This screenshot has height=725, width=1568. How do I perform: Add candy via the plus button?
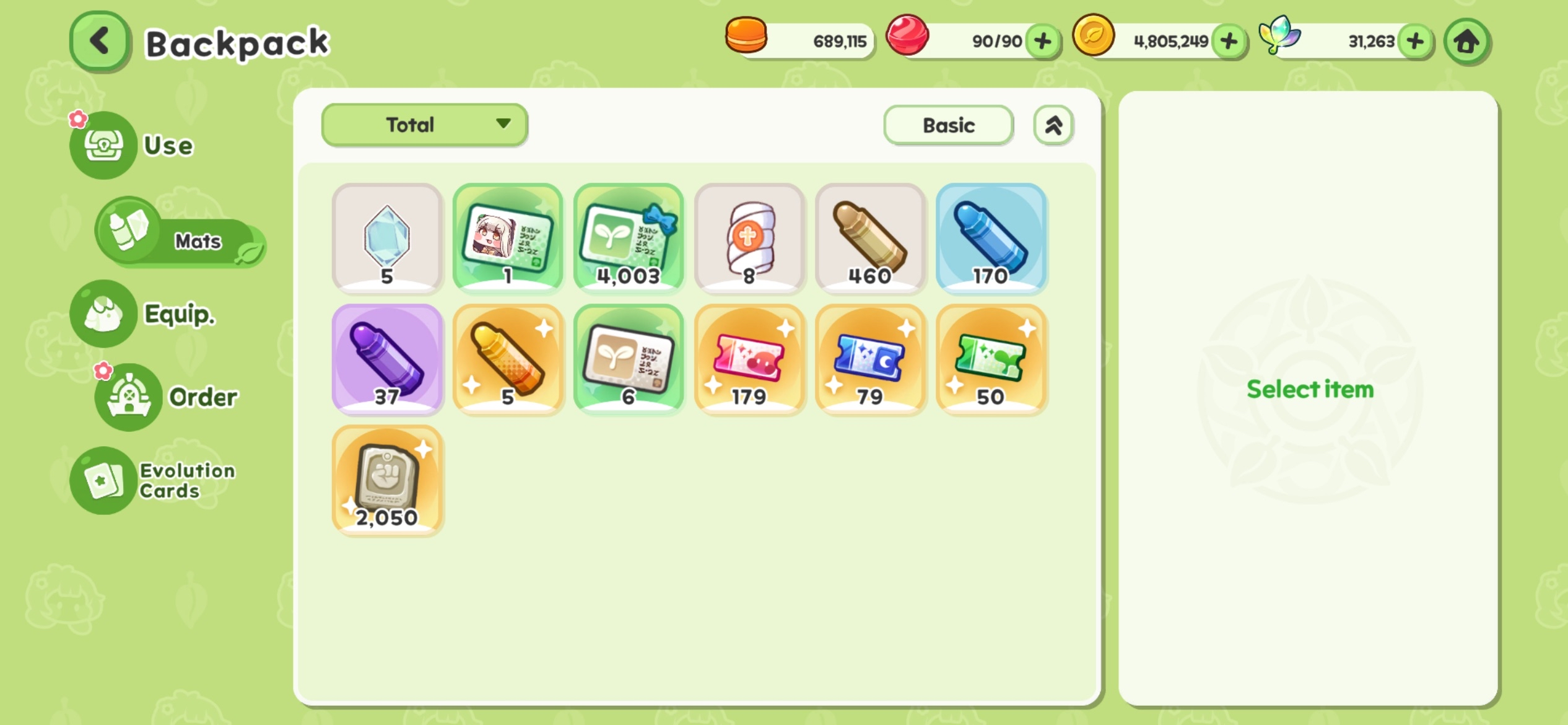click(1042, 40)
